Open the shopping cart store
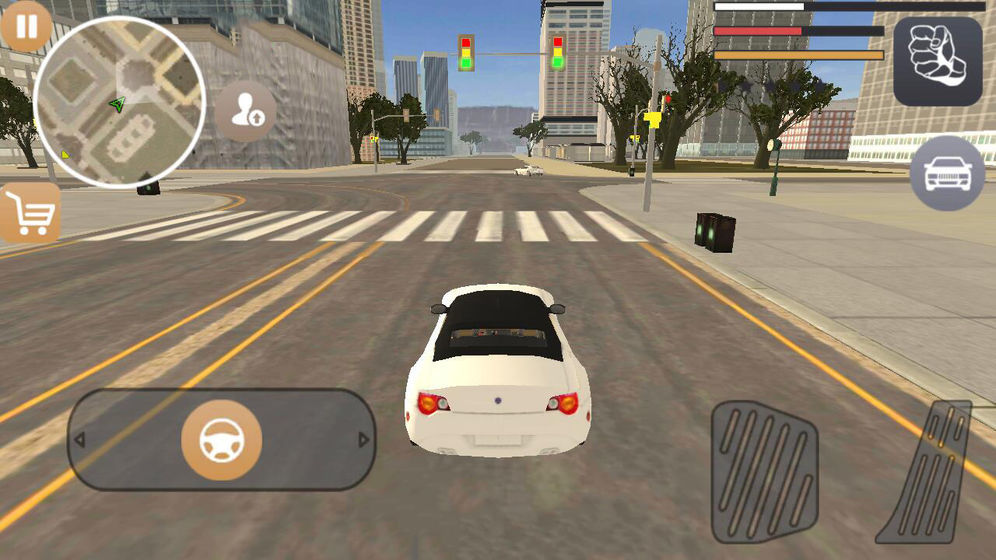 (30, 213)
